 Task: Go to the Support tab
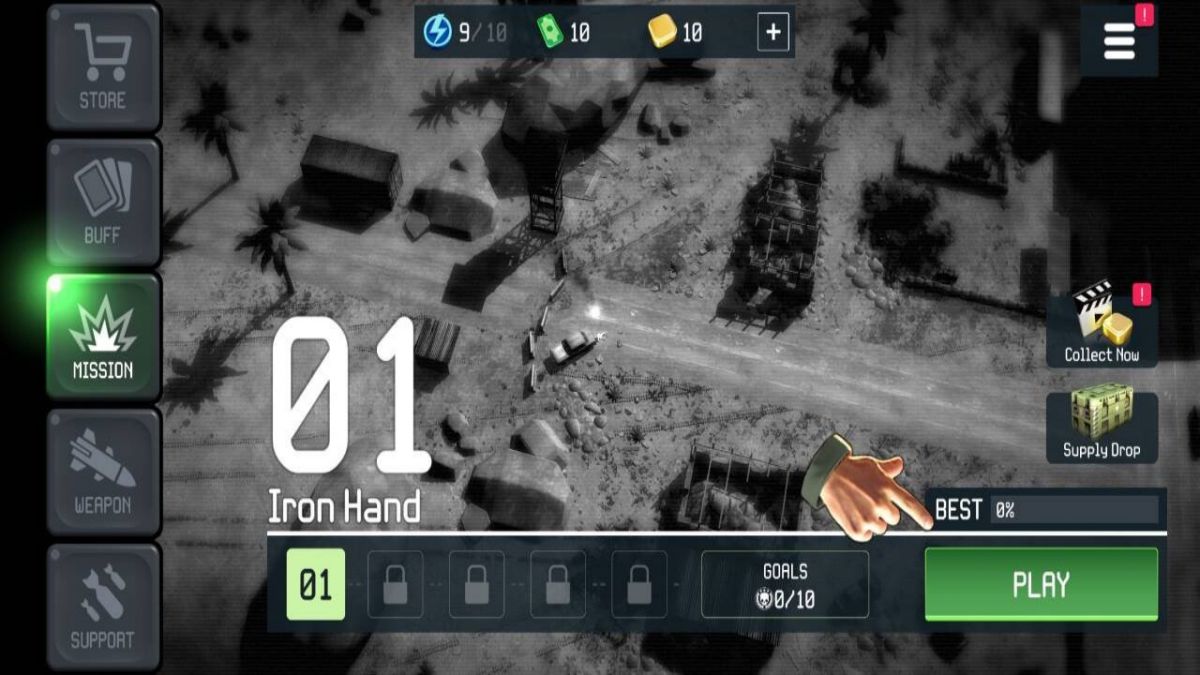(x=103, y=607)
